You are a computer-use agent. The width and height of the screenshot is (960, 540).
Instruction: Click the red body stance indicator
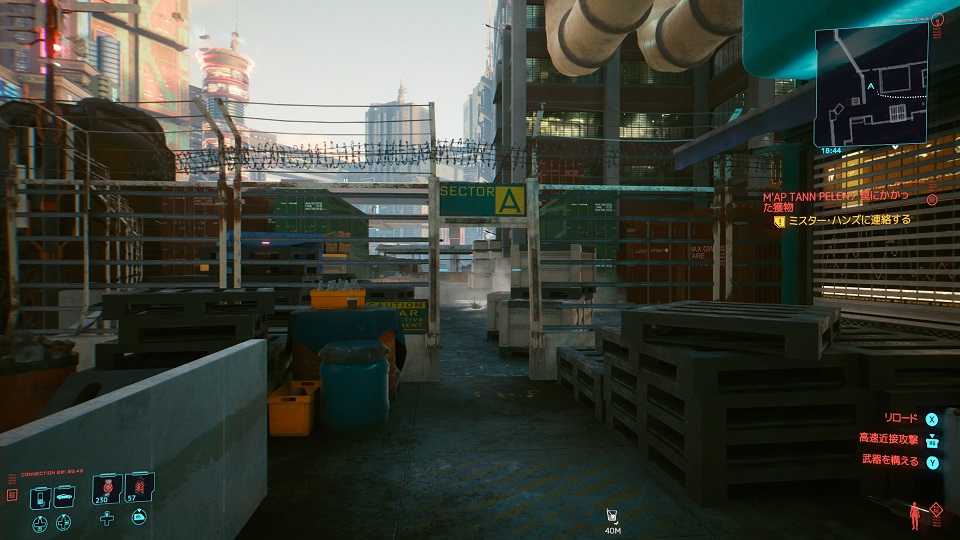(x=915, y=514)
